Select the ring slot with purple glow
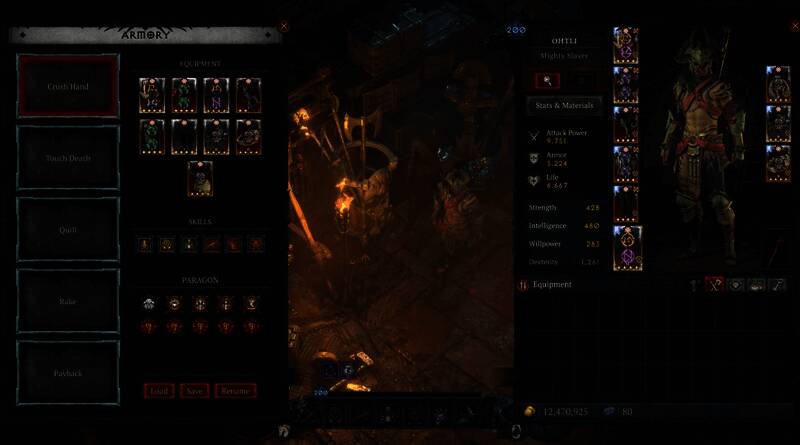Image resolution: width=800 pixels, height=445 pixels. tap(627, 246)
